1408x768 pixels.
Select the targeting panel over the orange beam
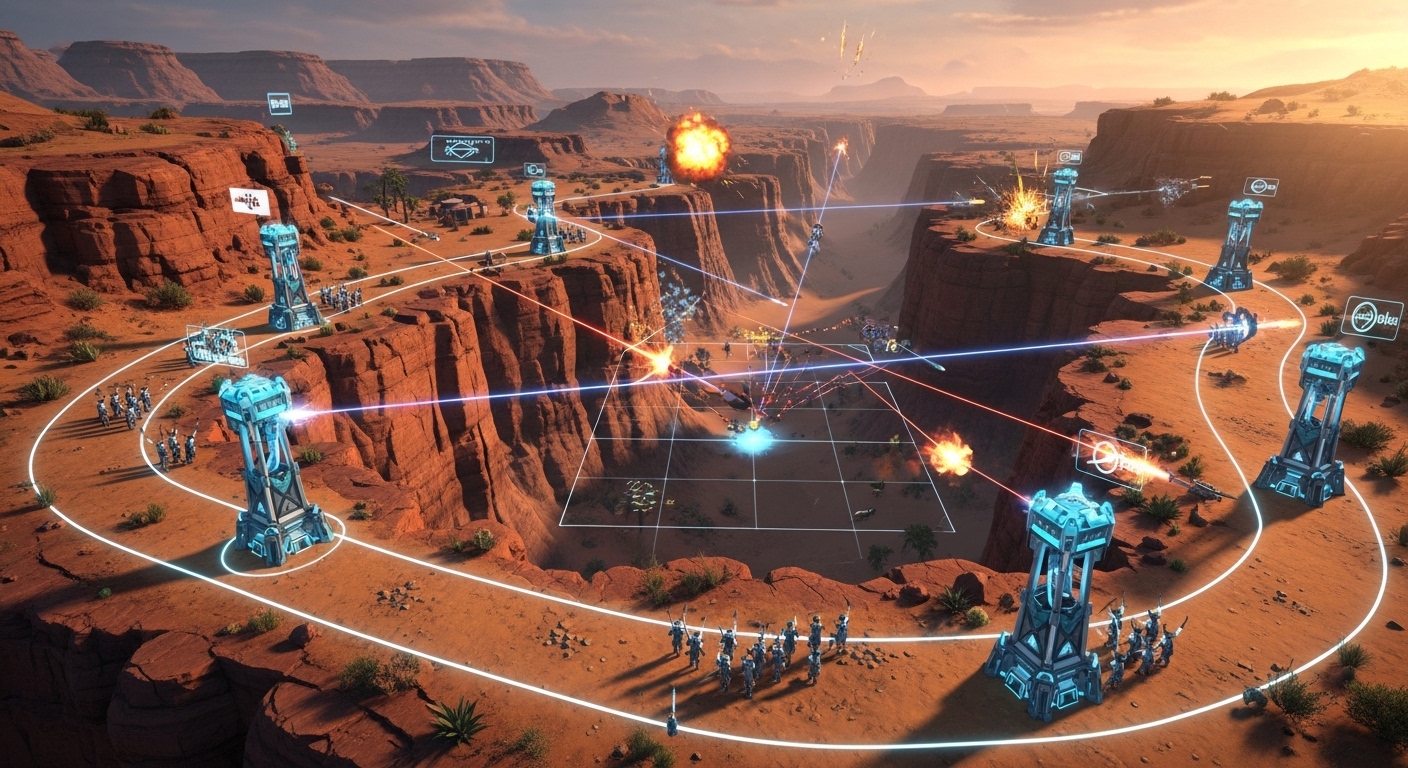click(1111, 459)
